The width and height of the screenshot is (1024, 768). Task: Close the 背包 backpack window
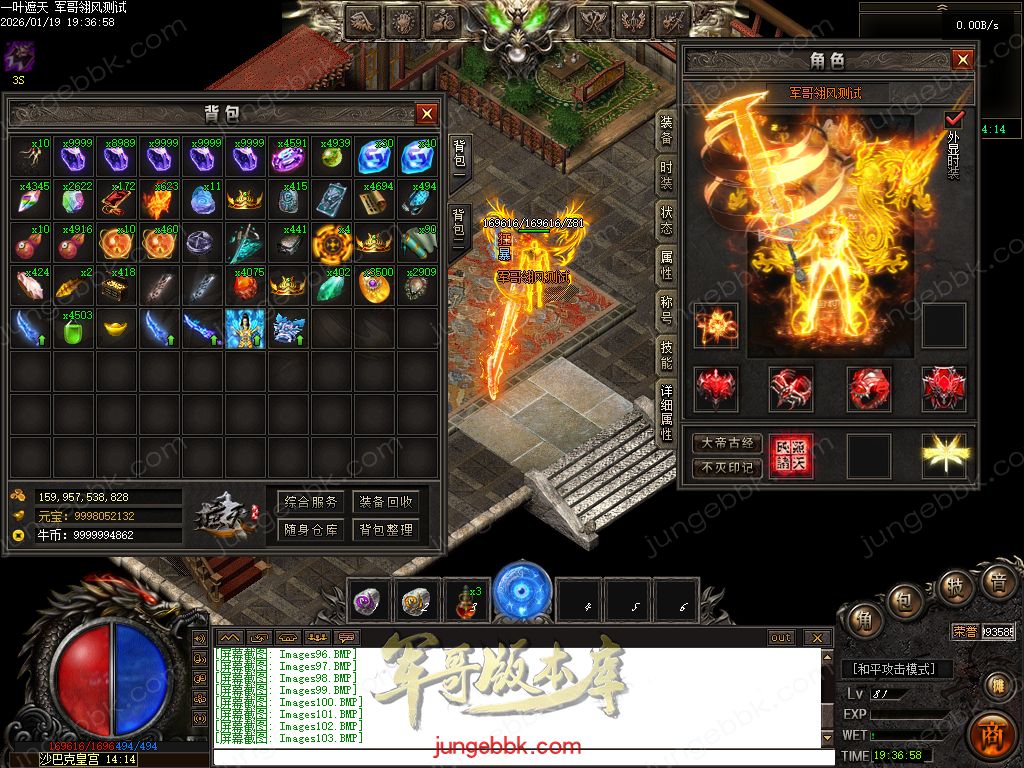(427, 113)
